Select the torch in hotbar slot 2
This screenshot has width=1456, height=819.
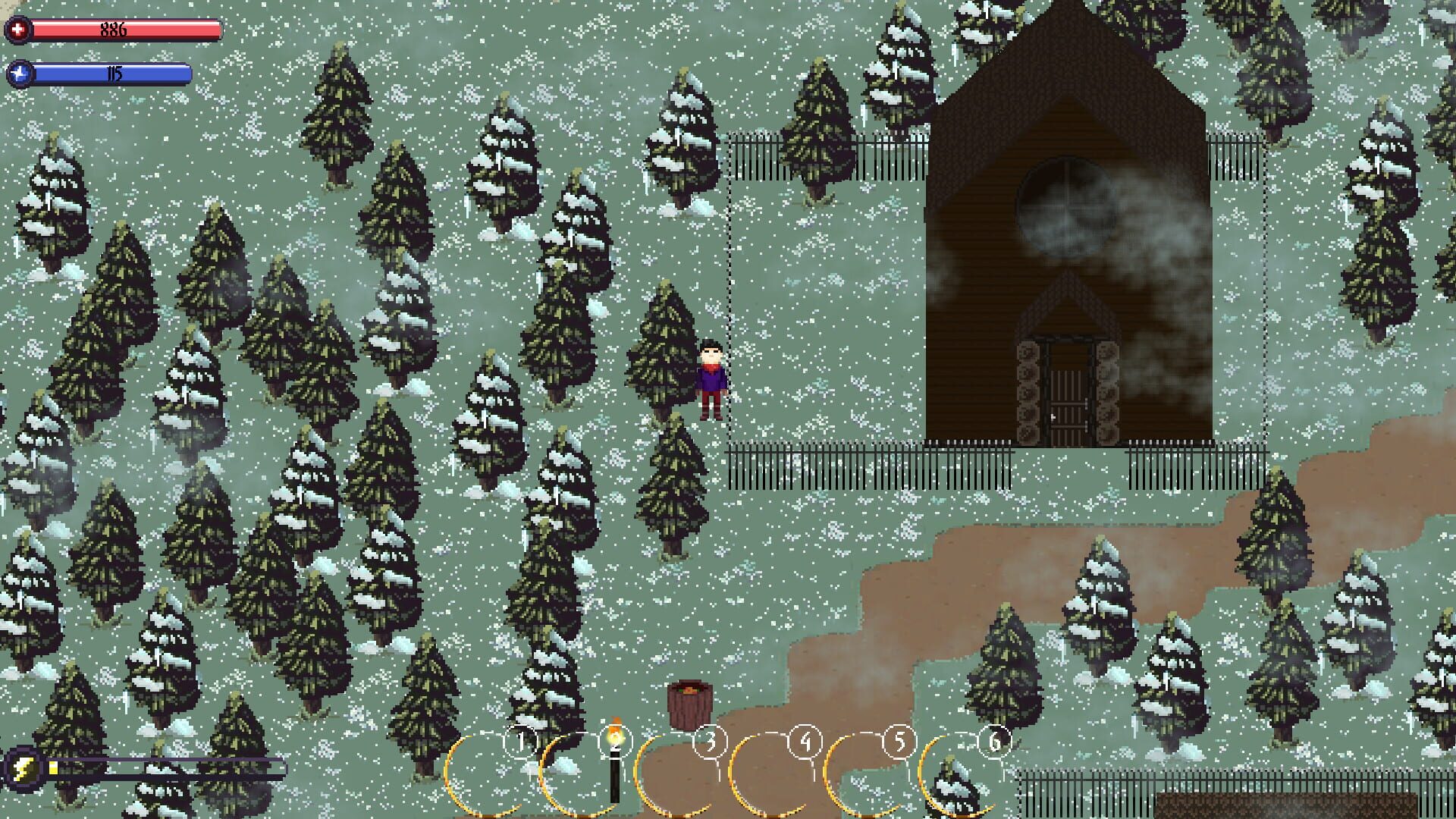[x=614, y=758]
